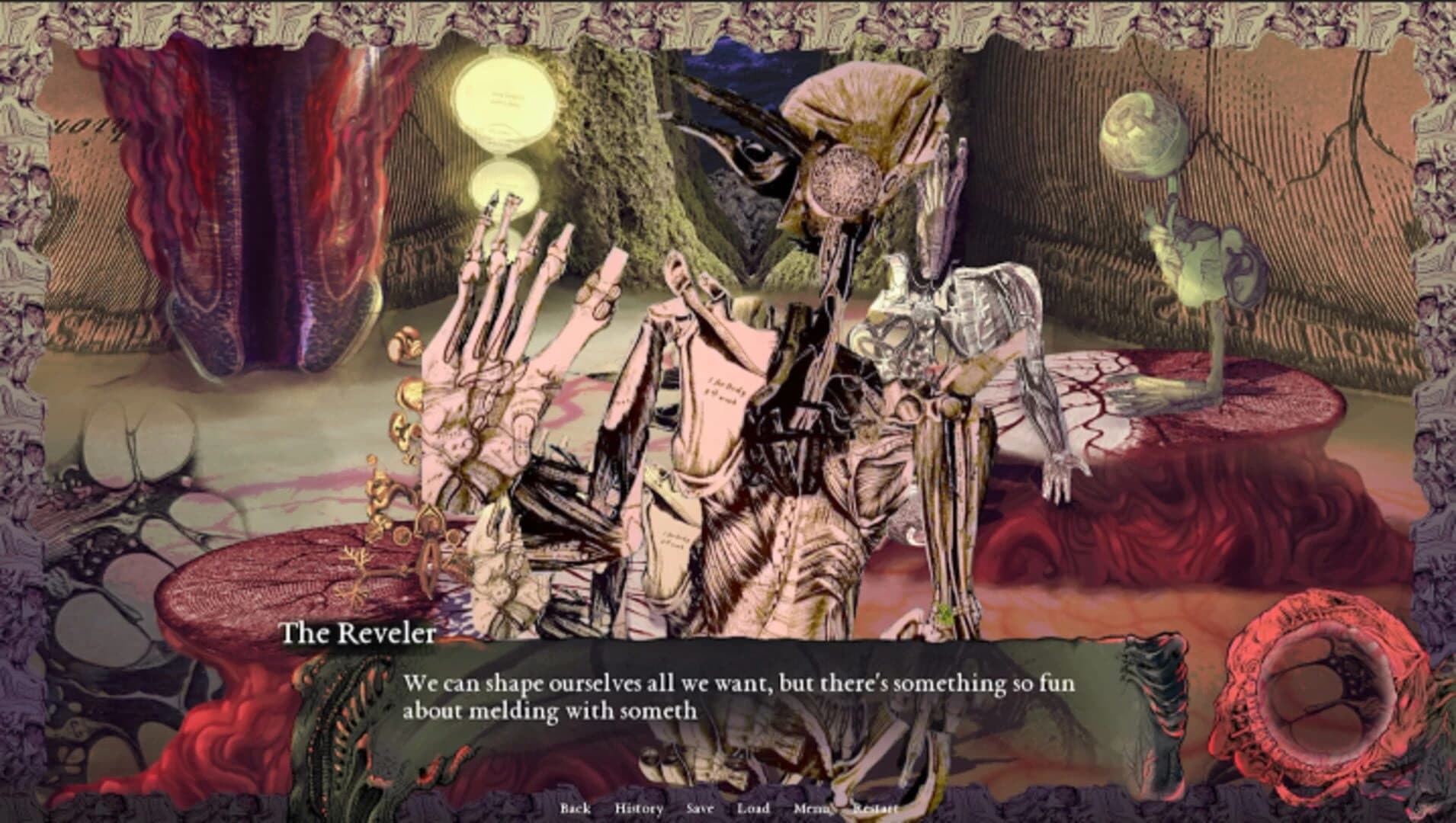Load a previously saved game
The image size is (1456, 823).
752,809
